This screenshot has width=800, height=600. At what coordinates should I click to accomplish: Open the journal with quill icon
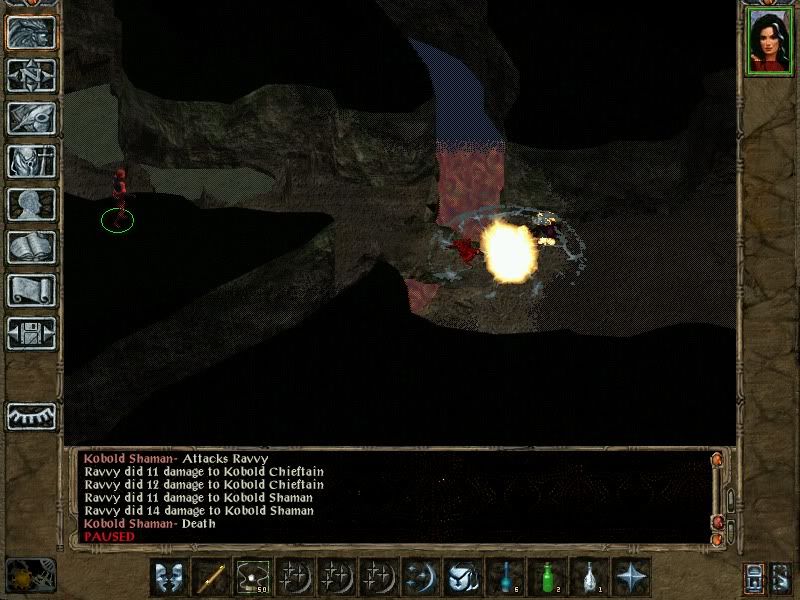click(x=31, y=118)
